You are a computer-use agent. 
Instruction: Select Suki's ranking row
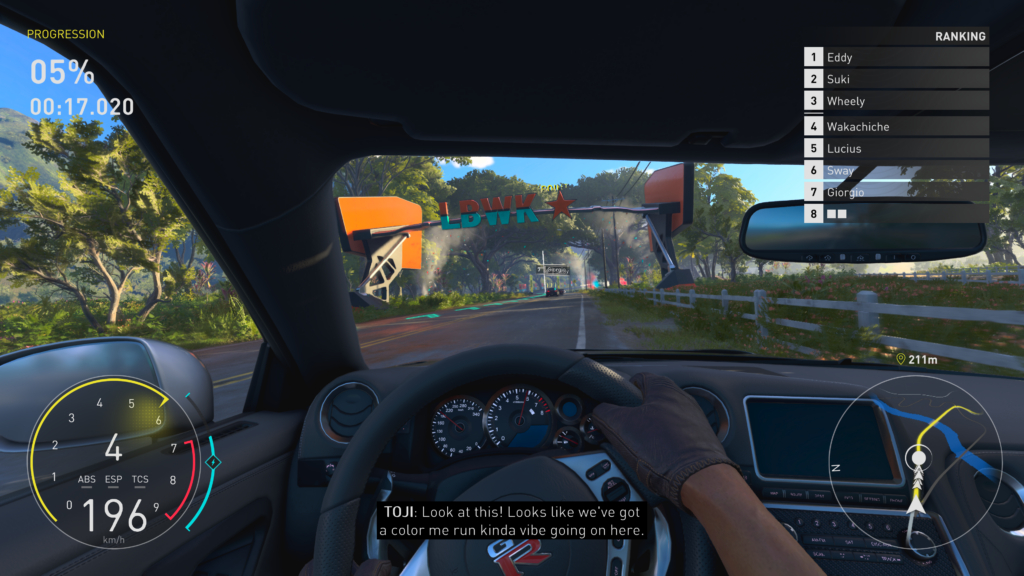[x=896, y=80]
